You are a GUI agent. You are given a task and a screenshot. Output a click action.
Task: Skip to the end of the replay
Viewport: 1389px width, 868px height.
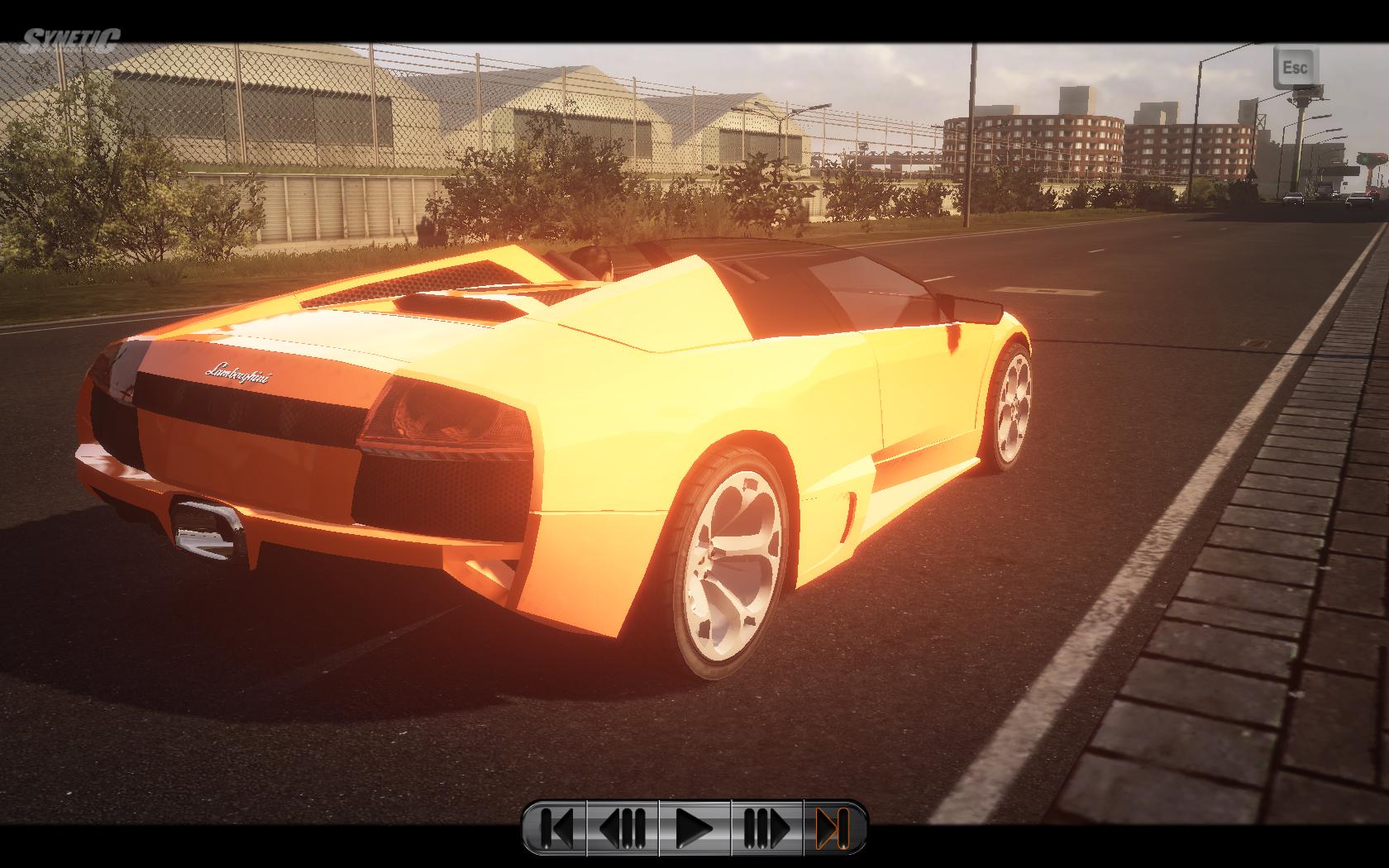(832, 827)
